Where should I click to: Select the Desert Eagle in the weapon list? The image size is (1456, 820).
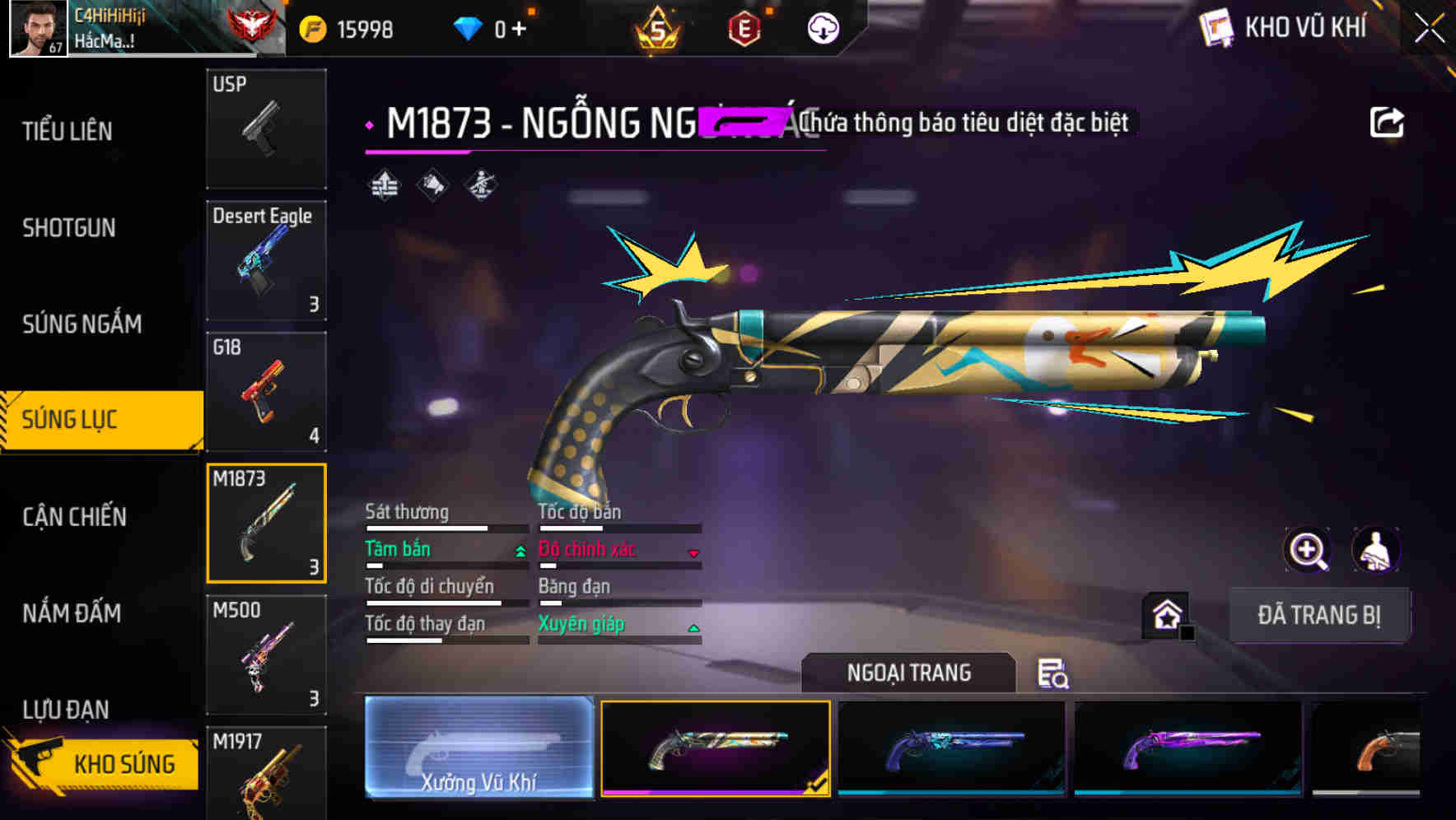(266, 259)
